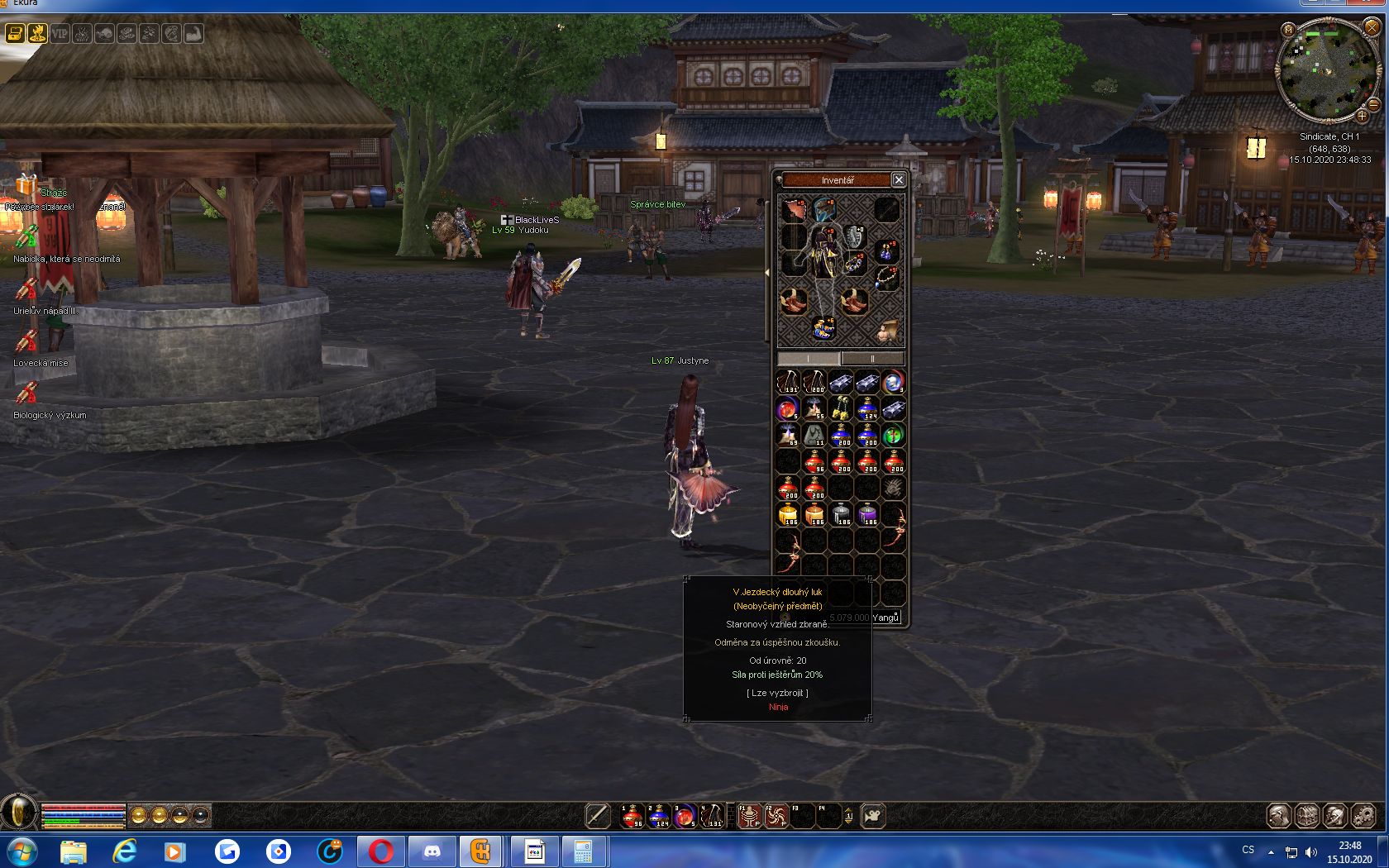This screenshot has width=1389, height=868.
Task: Select the equipped helmet slot
Action: click(824, 209)
